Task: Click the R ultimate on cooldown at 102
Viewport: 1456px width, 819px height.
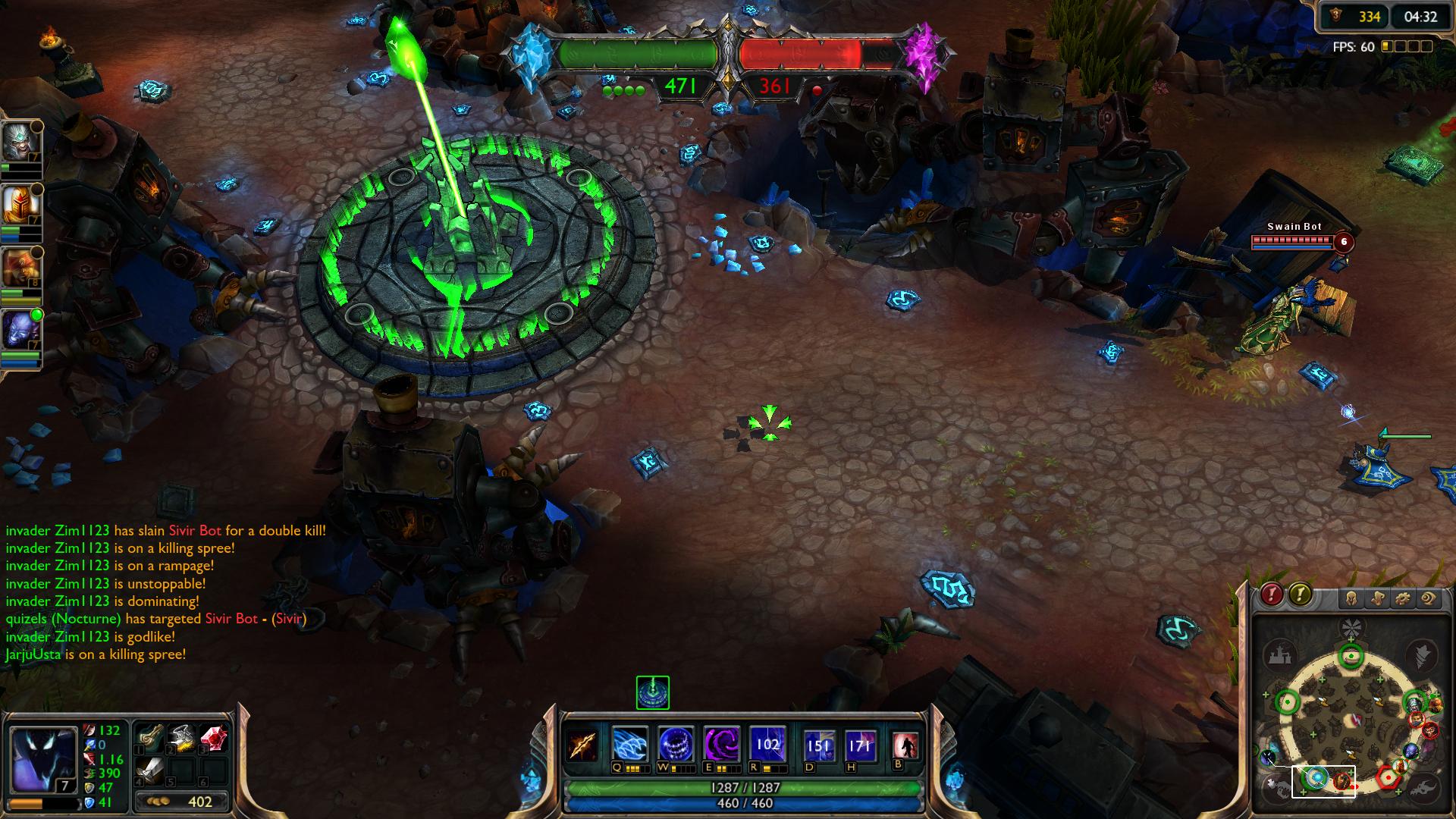Action: pos(767,744)
